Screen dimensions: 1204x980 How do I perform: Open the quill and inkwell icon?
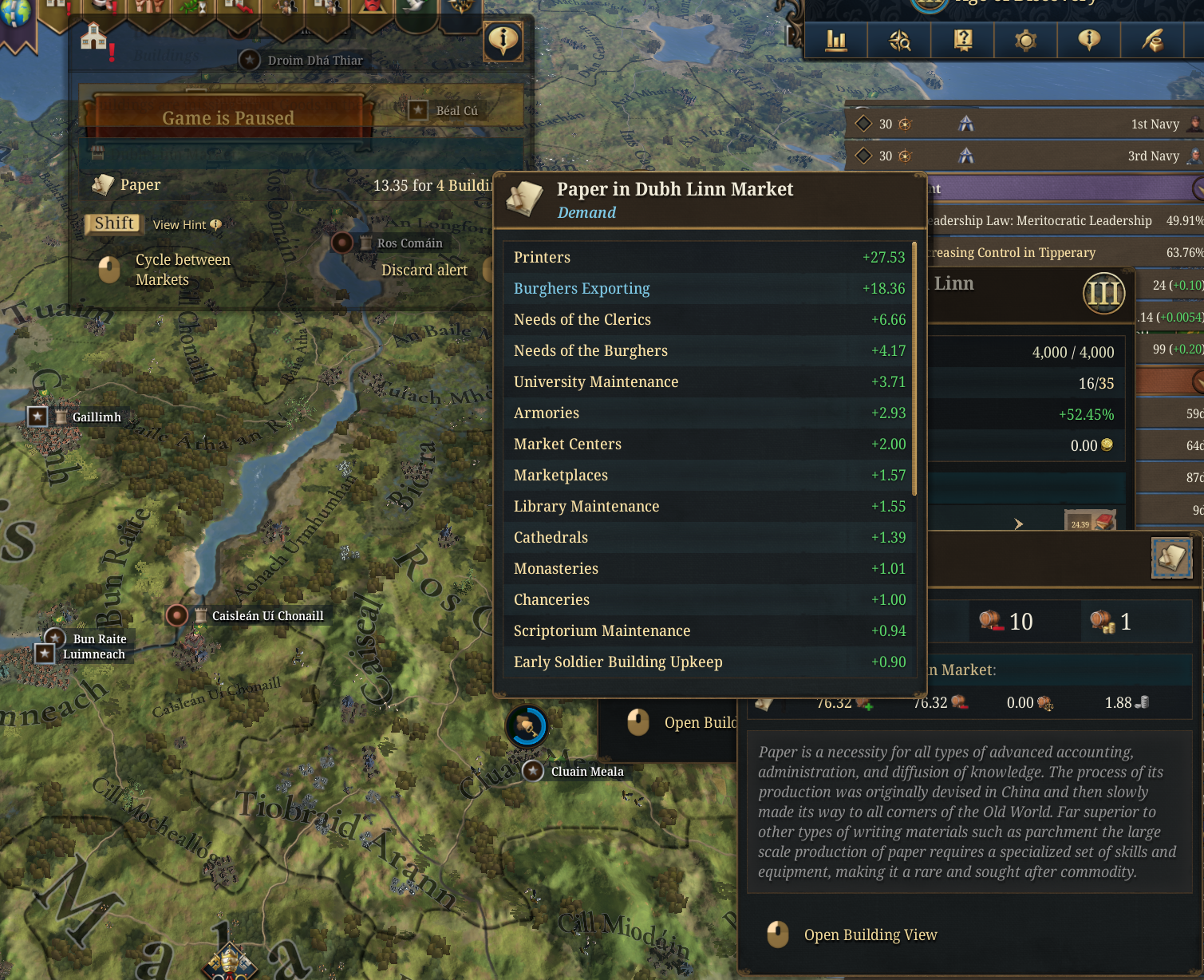(1154, 40)
